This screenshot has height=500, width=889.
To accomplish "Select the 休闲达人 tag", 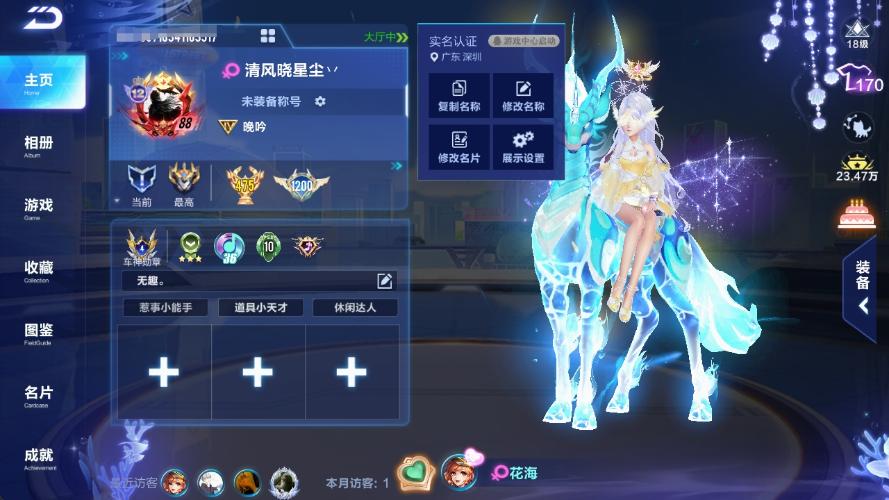I will [x=354, y=308].
